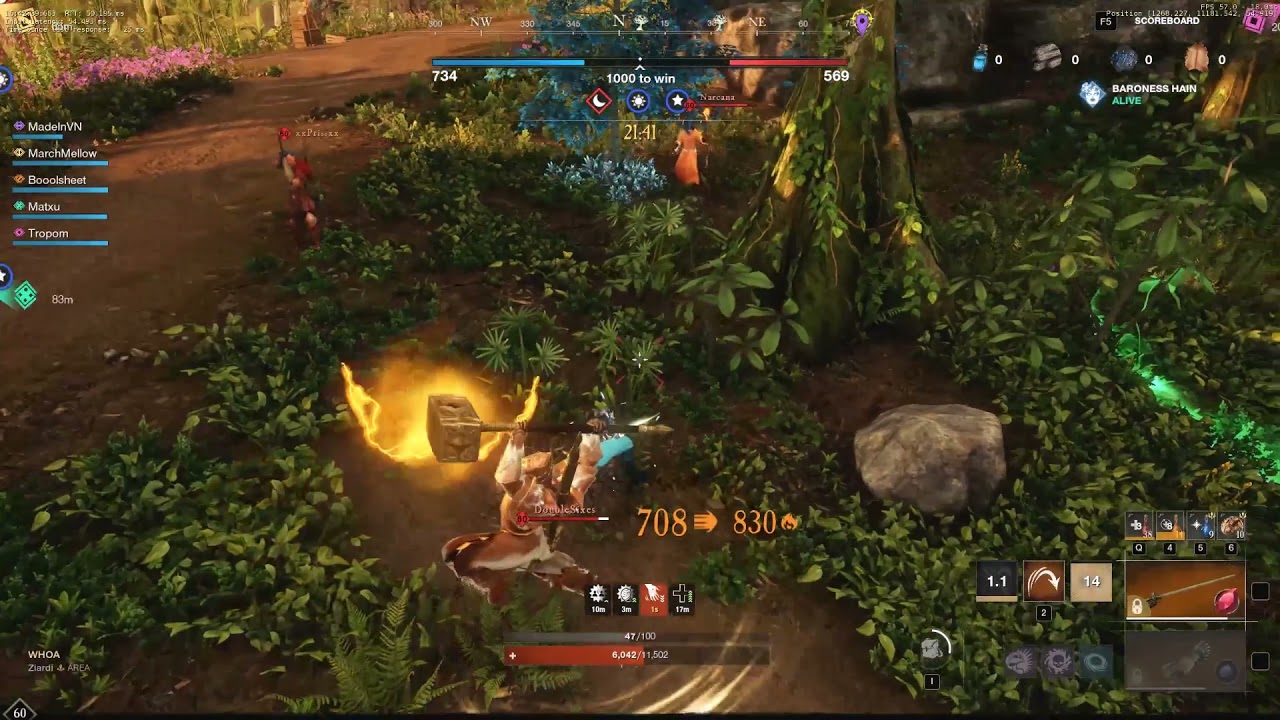Image resolution: width=1280 pixels, height=720 pixels.
Task: Eat the food item in slot 6
Action: click(x=1232, y=525)
